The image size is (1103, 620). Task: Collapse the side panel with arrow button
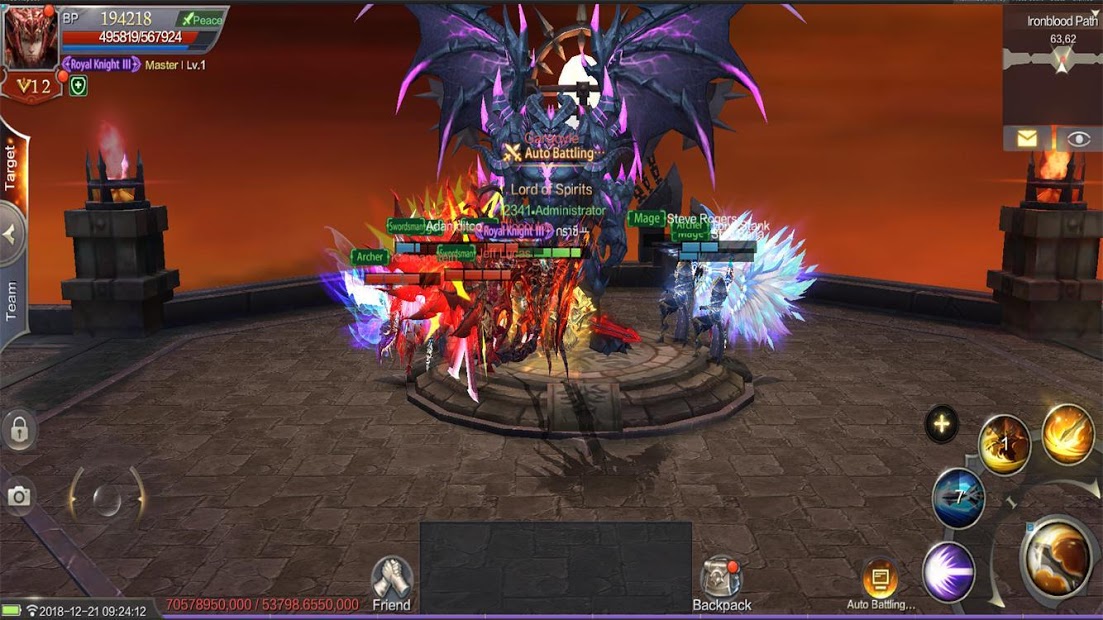click(x=11, y=234)
